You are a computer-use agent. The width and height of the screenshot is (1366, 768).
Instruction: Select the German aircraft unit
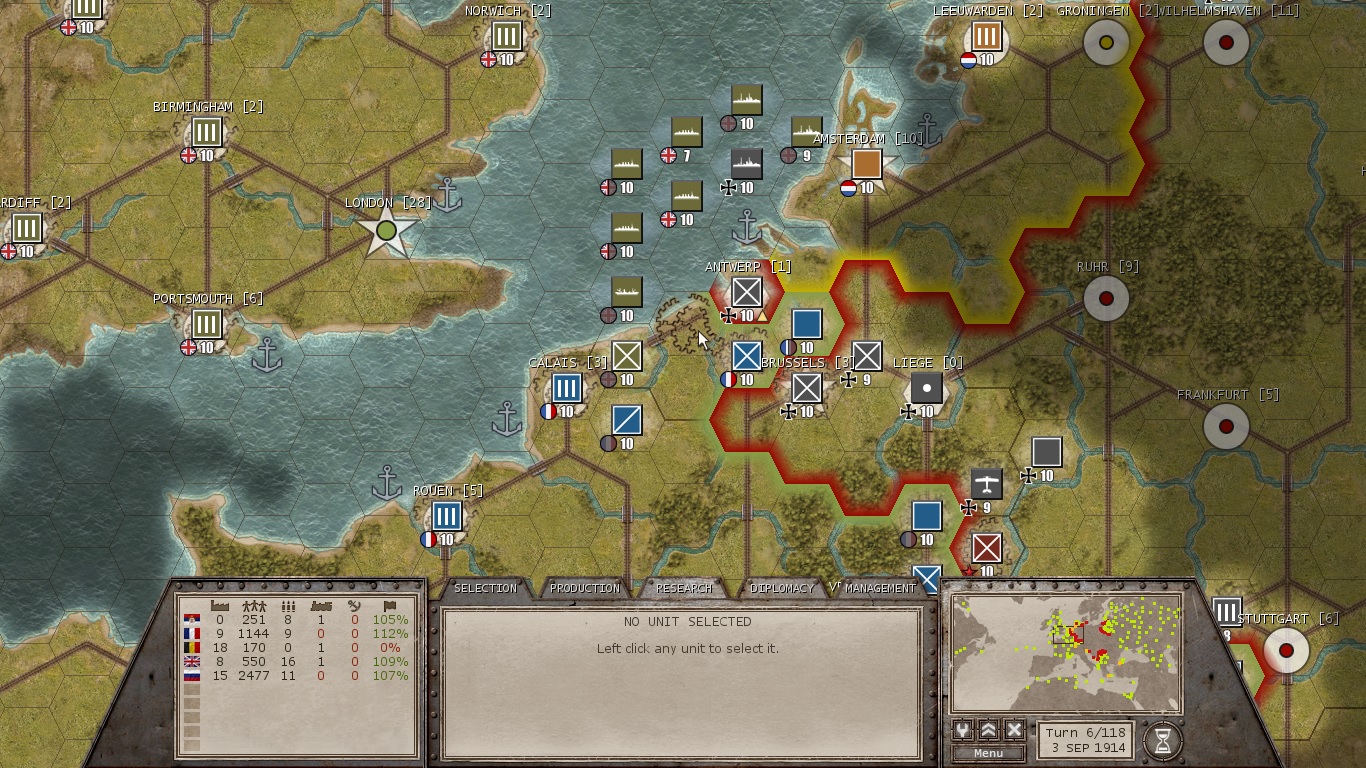[x=987, y=484]
